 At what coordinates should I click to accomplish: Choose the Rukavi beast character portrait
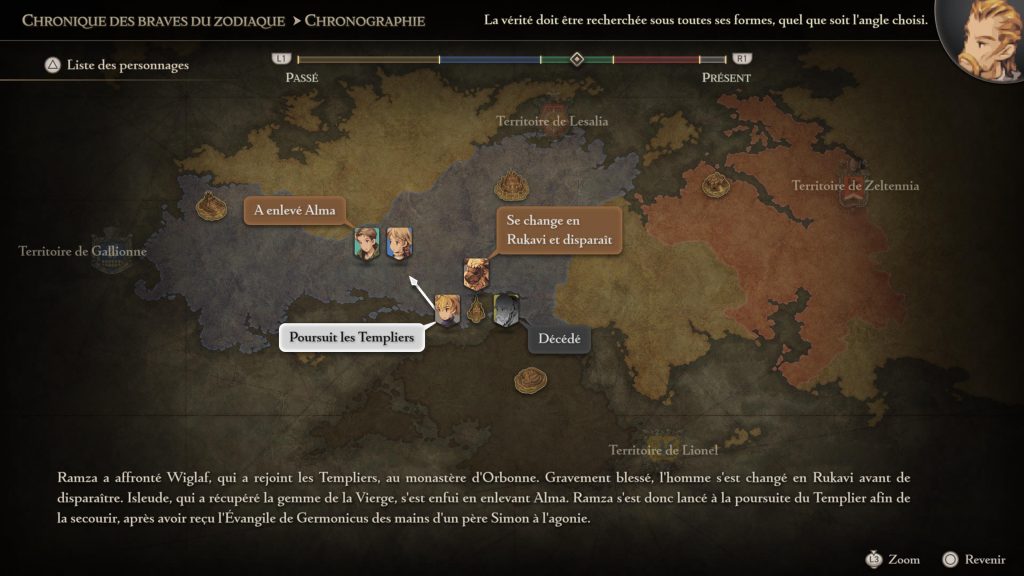point(476,273)
